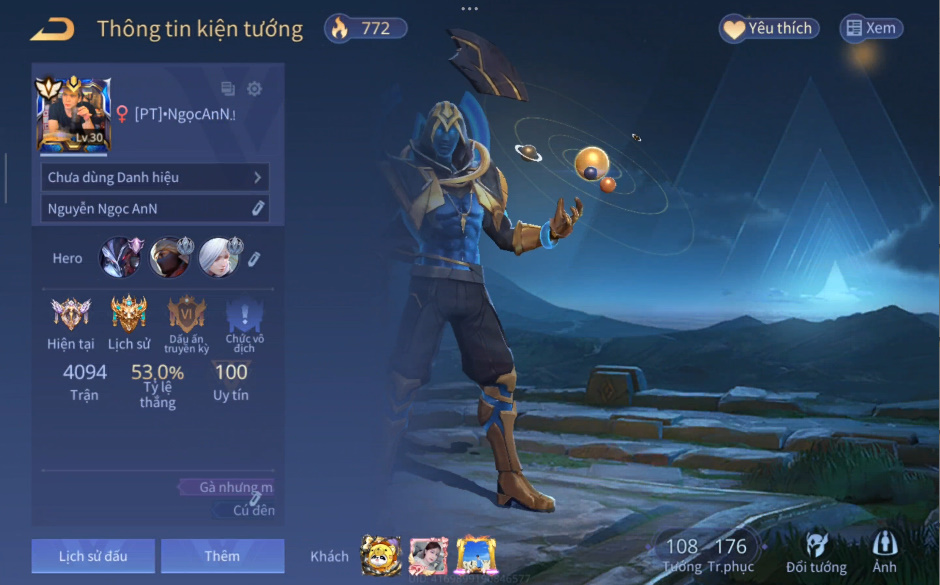
Task: Open the flame popularity counter showing 772
Action: 366,29
